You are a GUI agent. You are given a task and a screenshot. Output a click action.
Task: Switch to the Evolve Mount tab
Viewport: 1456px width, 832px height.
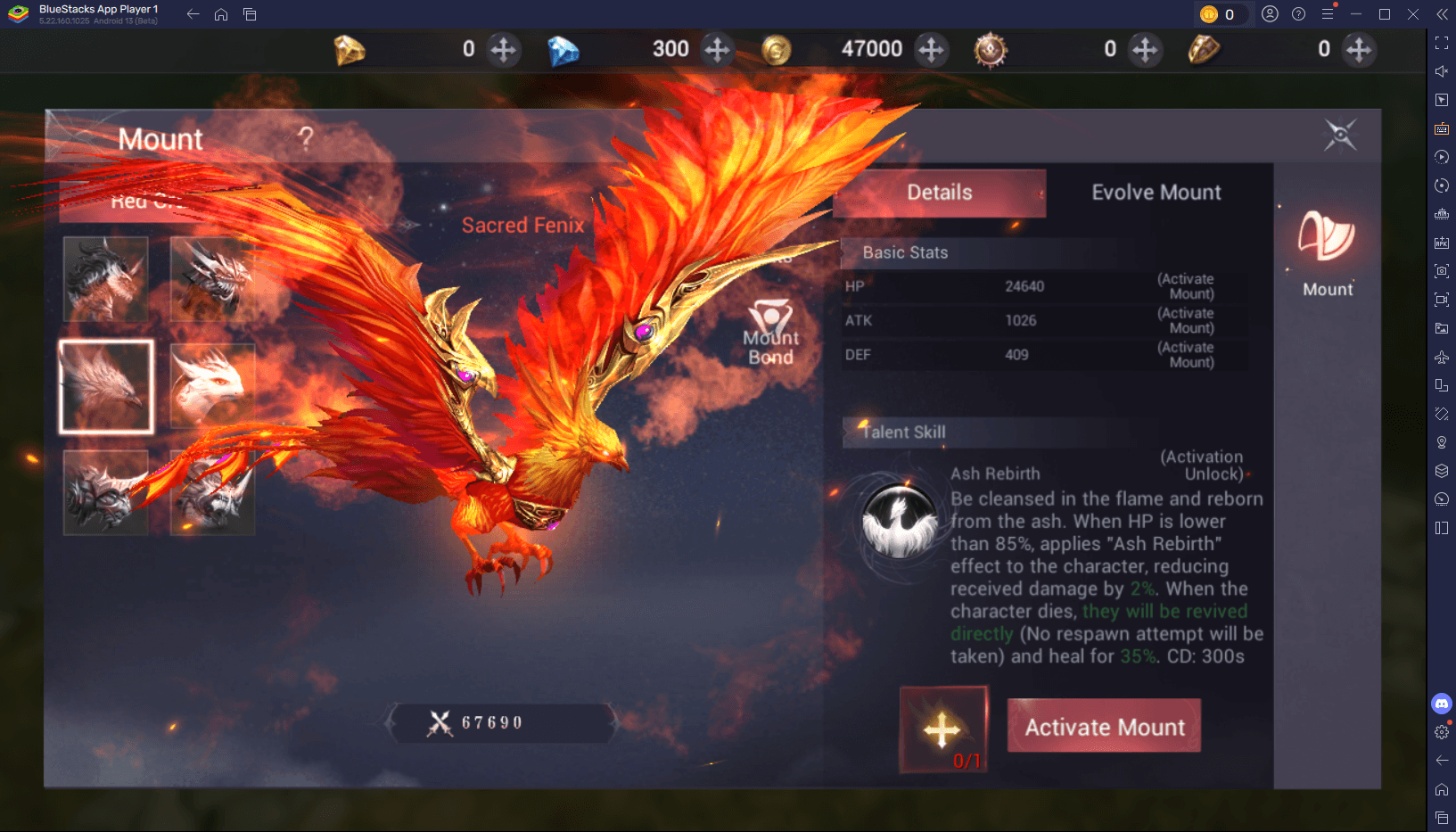coord(1156,192)
